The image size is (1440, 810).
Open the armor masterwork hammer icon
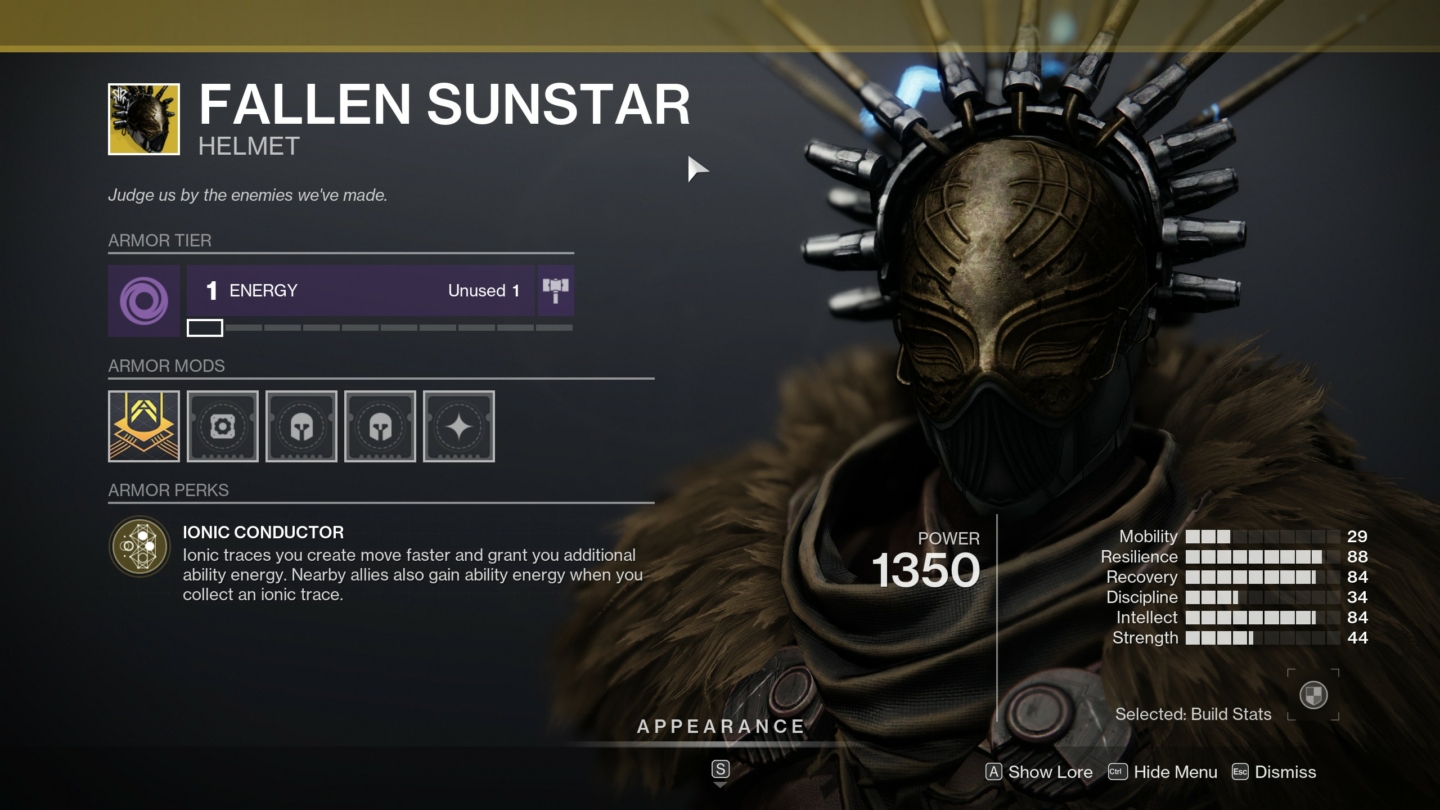[x=556, y=290]
